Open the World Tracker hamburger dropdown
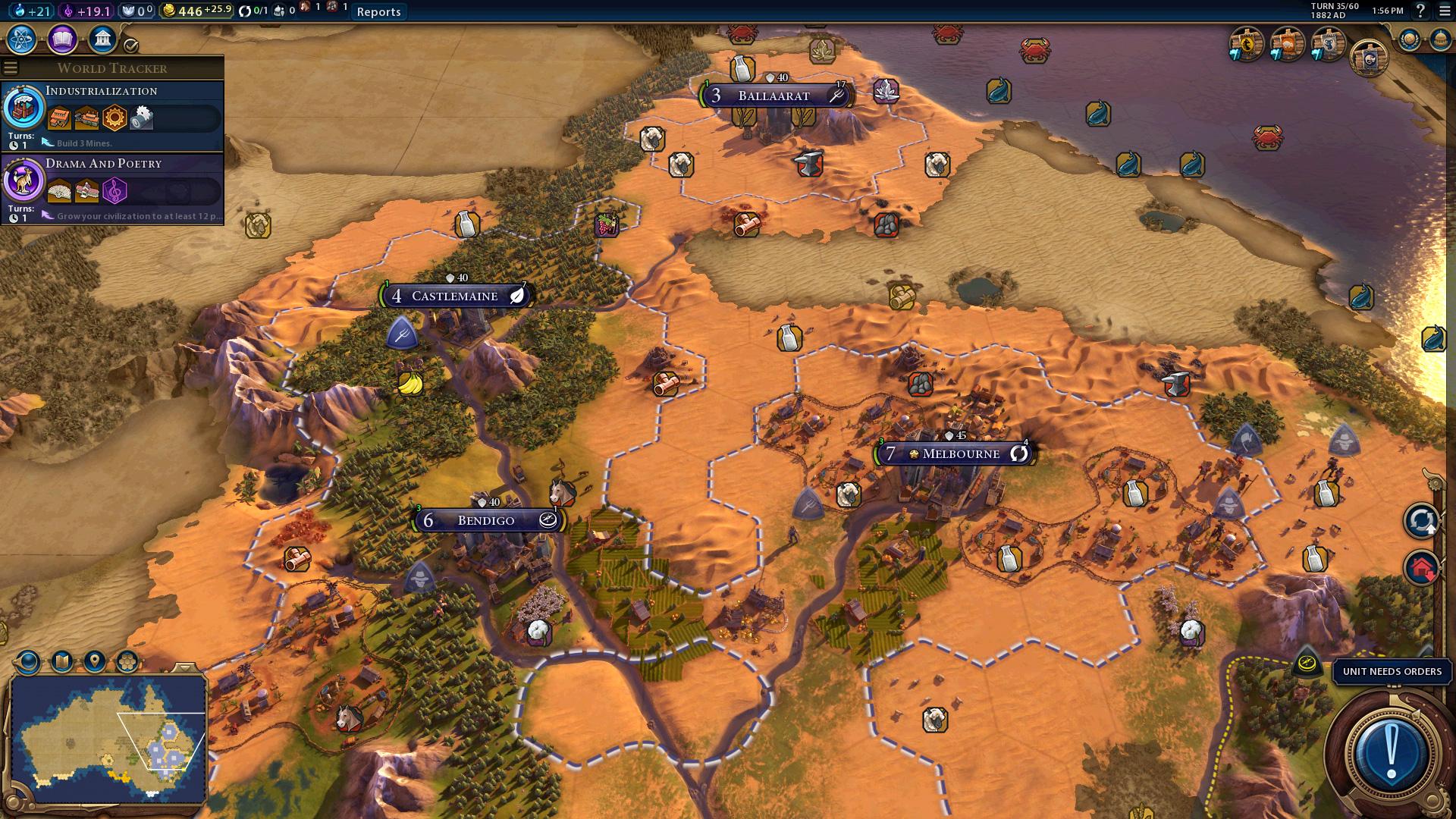 [x=11, y=66]
